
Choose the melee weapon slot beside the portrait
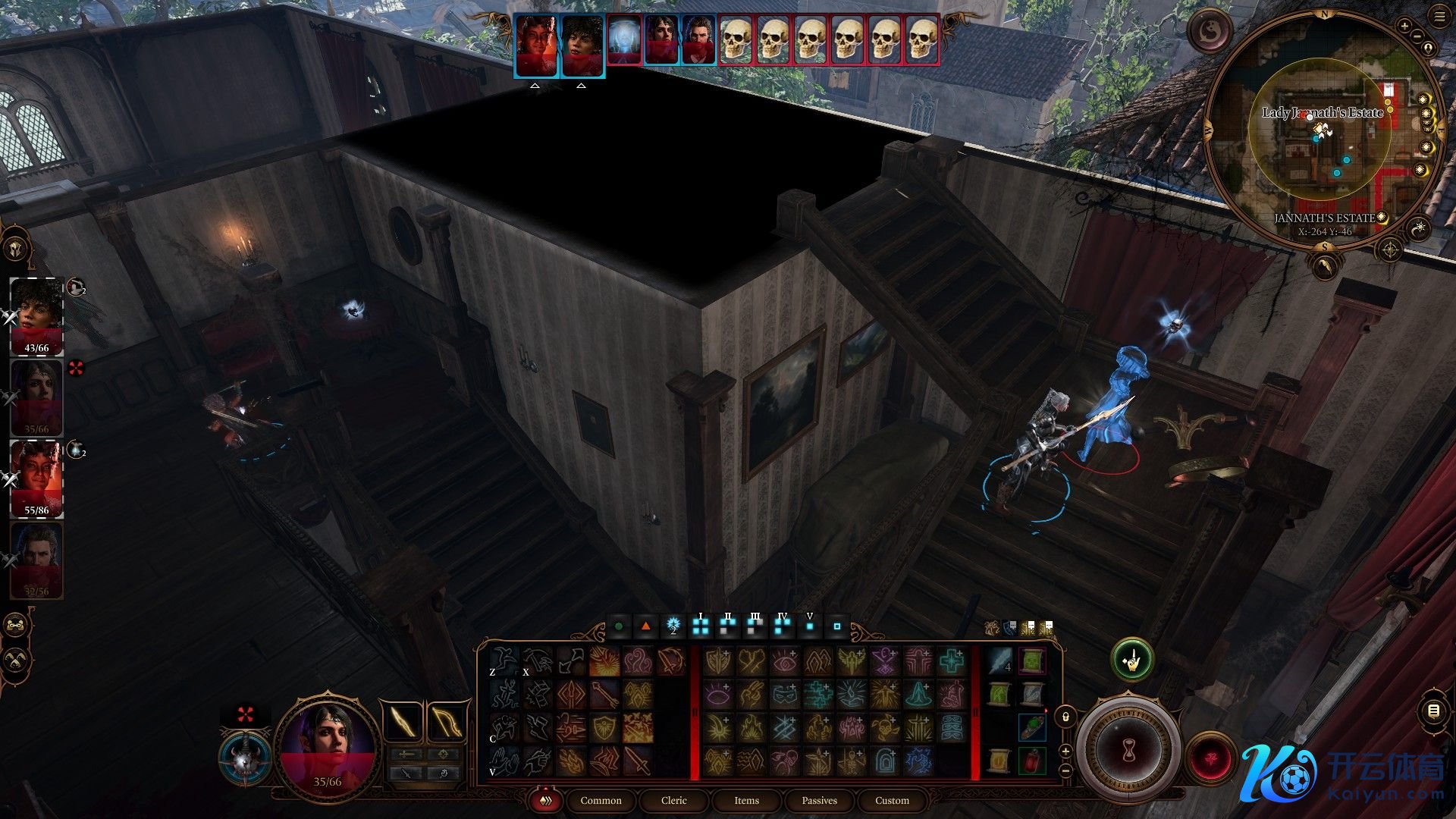[x=403, y=721]
